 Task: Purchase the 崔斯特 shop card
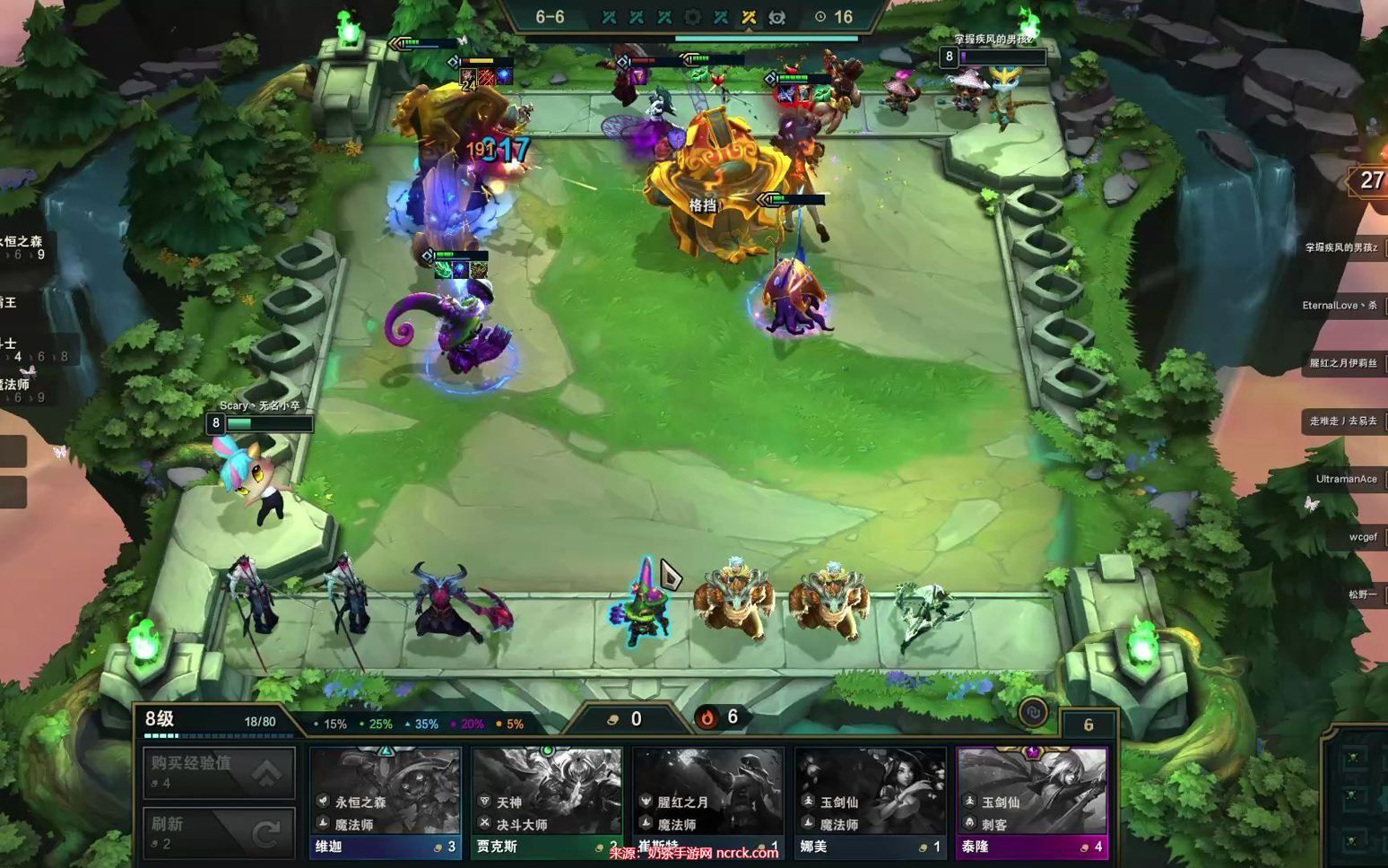(707, 803)
